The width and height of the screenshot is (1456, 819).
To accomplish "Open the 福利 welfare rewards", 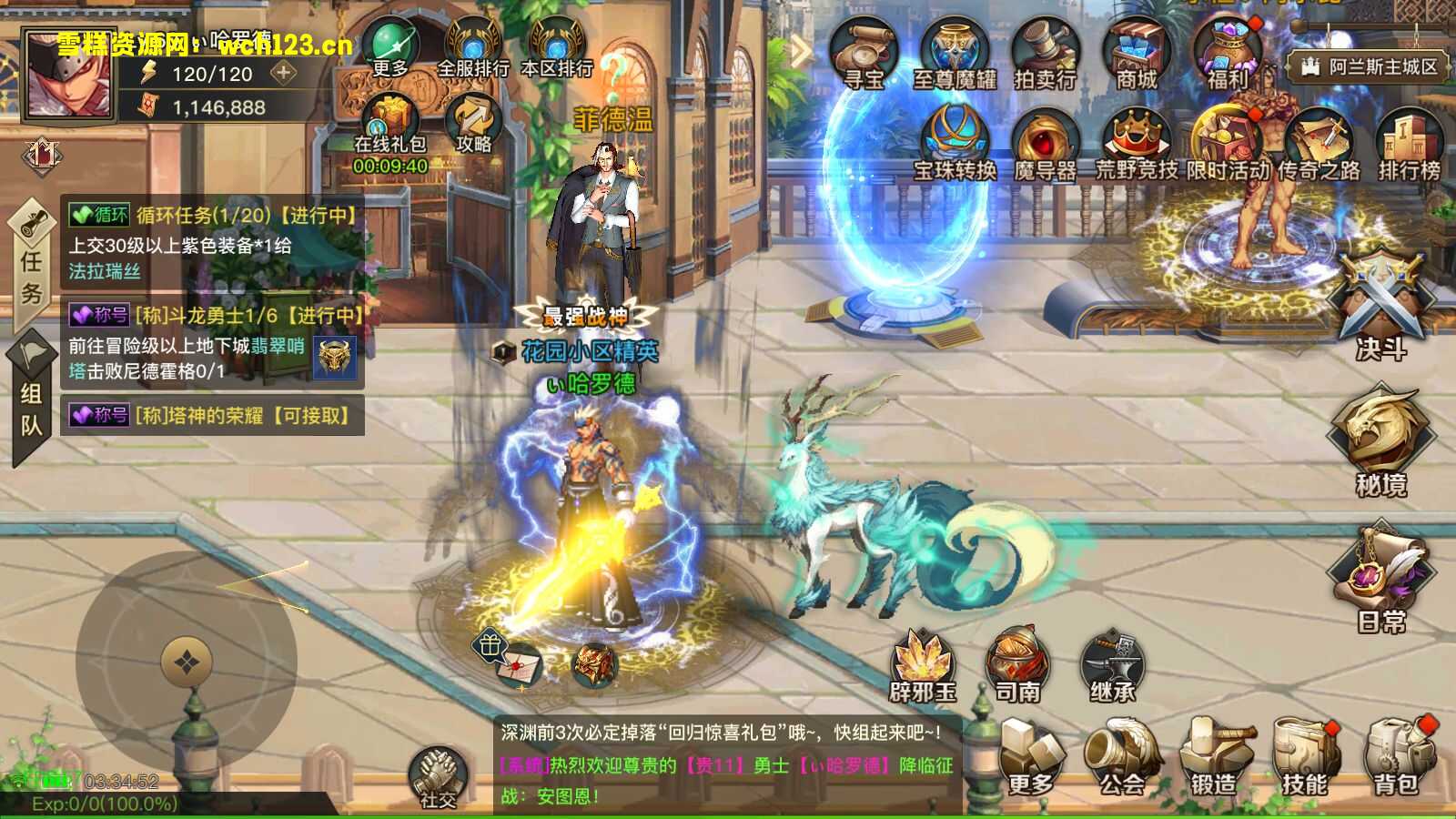I will tap(1228, 53).
